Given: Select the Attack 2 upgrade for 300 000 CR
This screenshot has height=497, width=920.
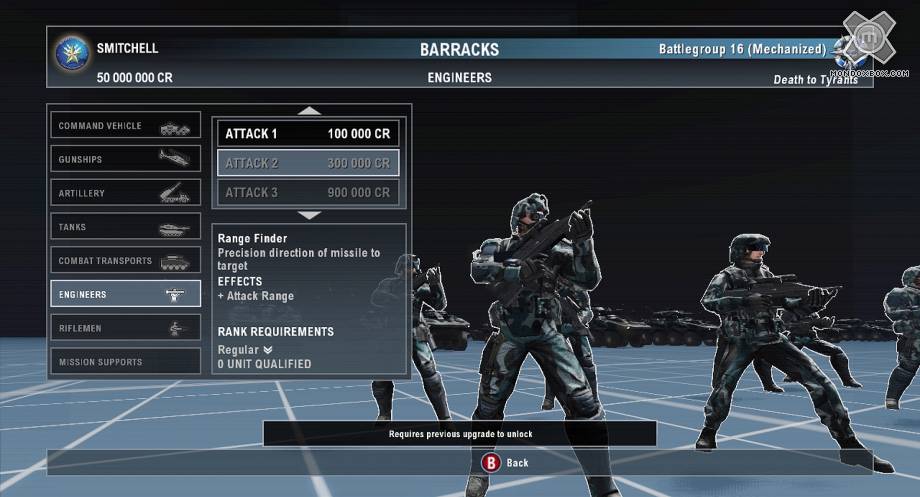Looking at the screenshot, I should click(308, 163).
